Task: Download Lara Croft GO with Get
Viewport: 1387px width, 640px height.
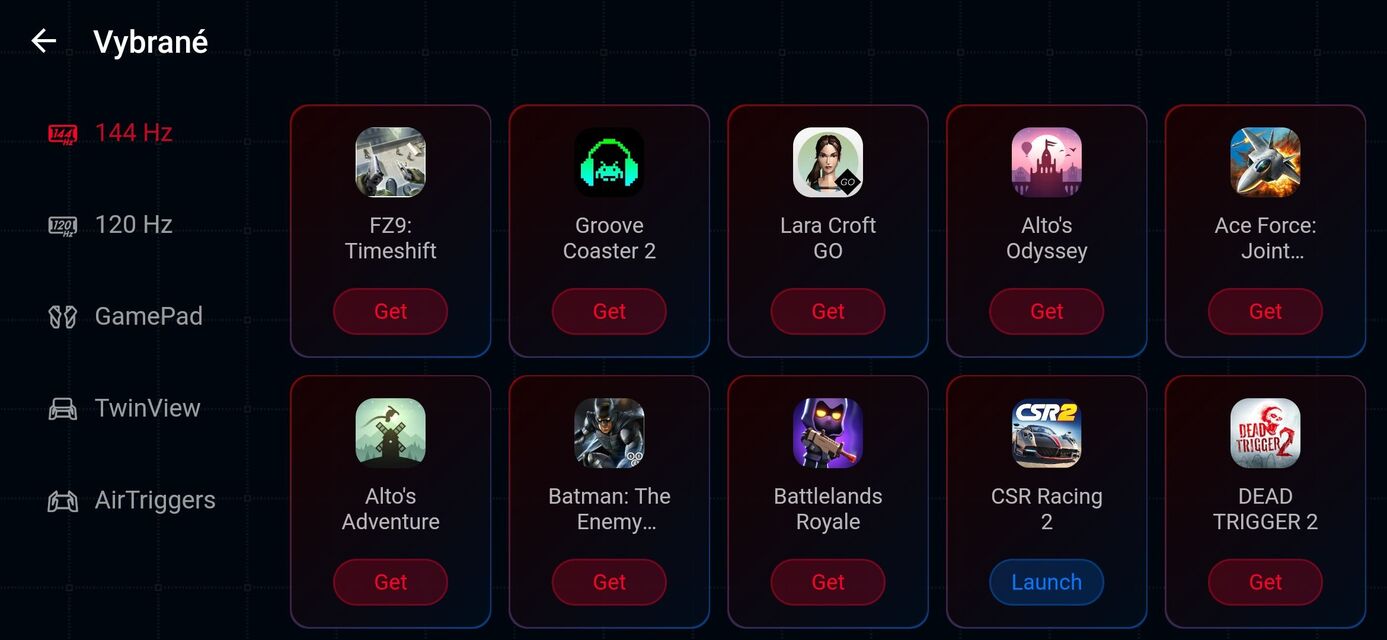Action: click(828, 311)
